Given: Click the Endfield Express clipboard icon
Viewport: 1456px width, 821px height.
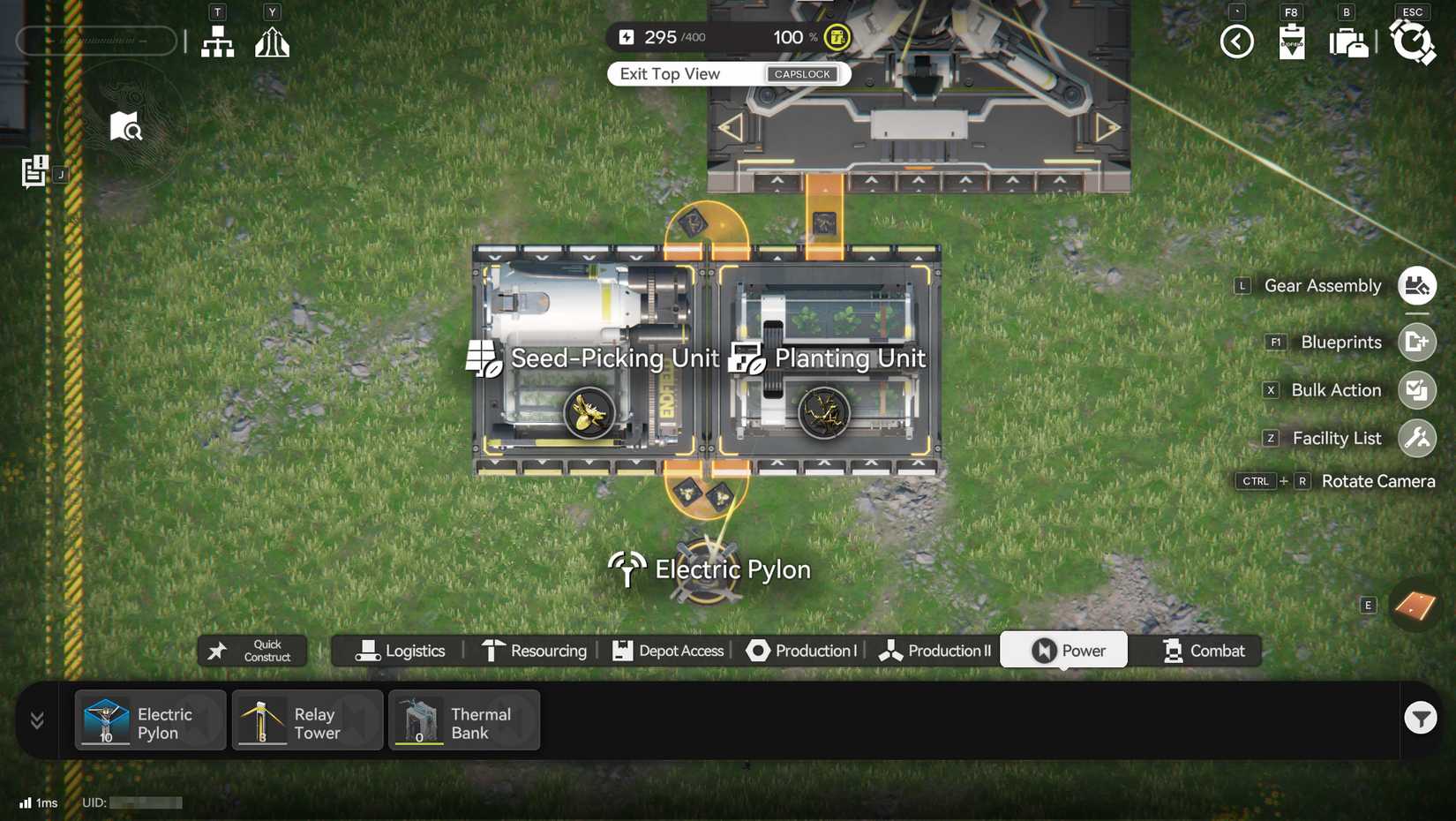Looking at the screenshot, I should click(x=1292, y=41).
